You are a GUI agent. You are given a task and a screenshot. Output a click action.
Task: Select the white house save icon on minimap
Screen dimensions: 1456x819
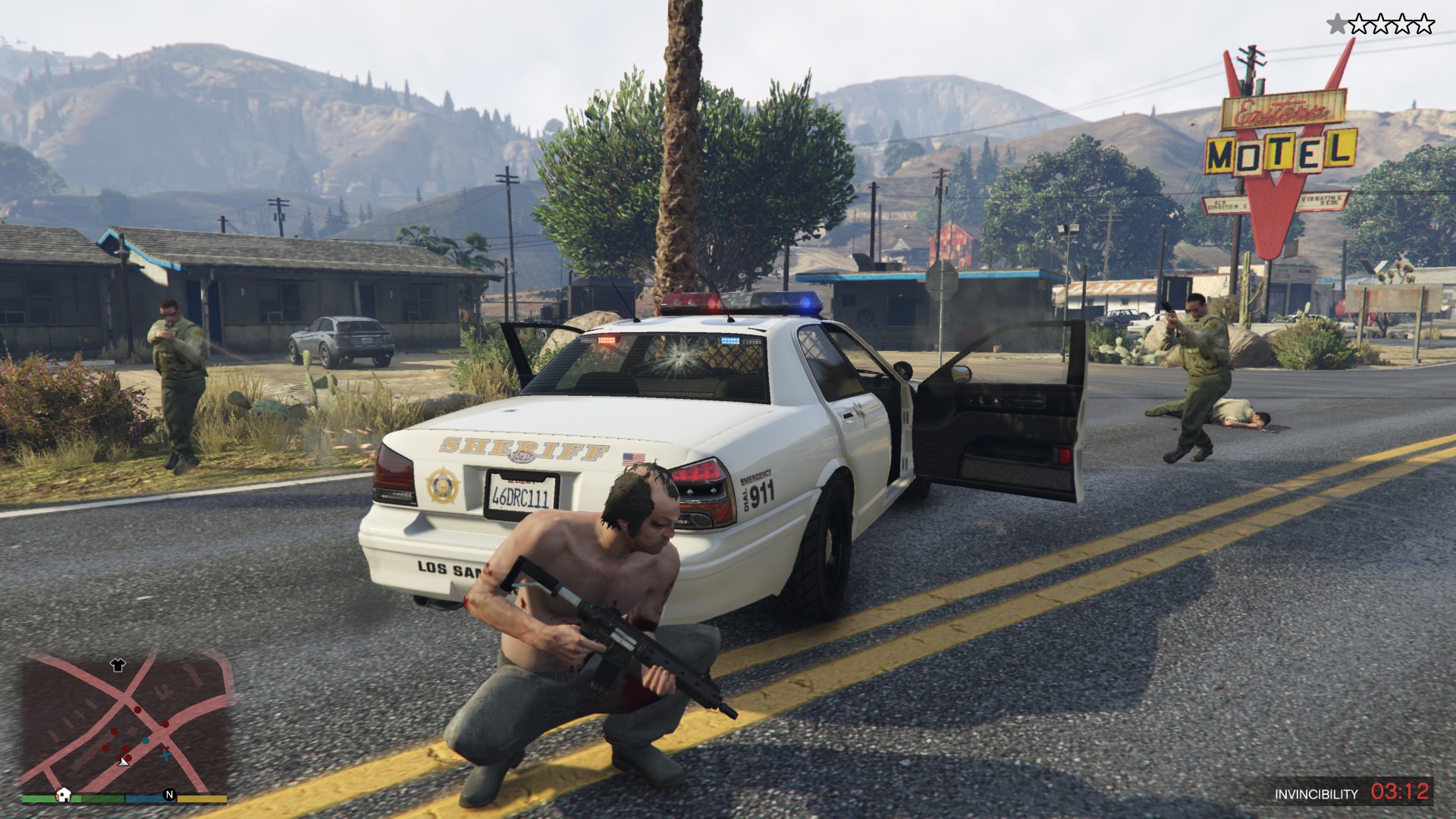coord(64,795)
